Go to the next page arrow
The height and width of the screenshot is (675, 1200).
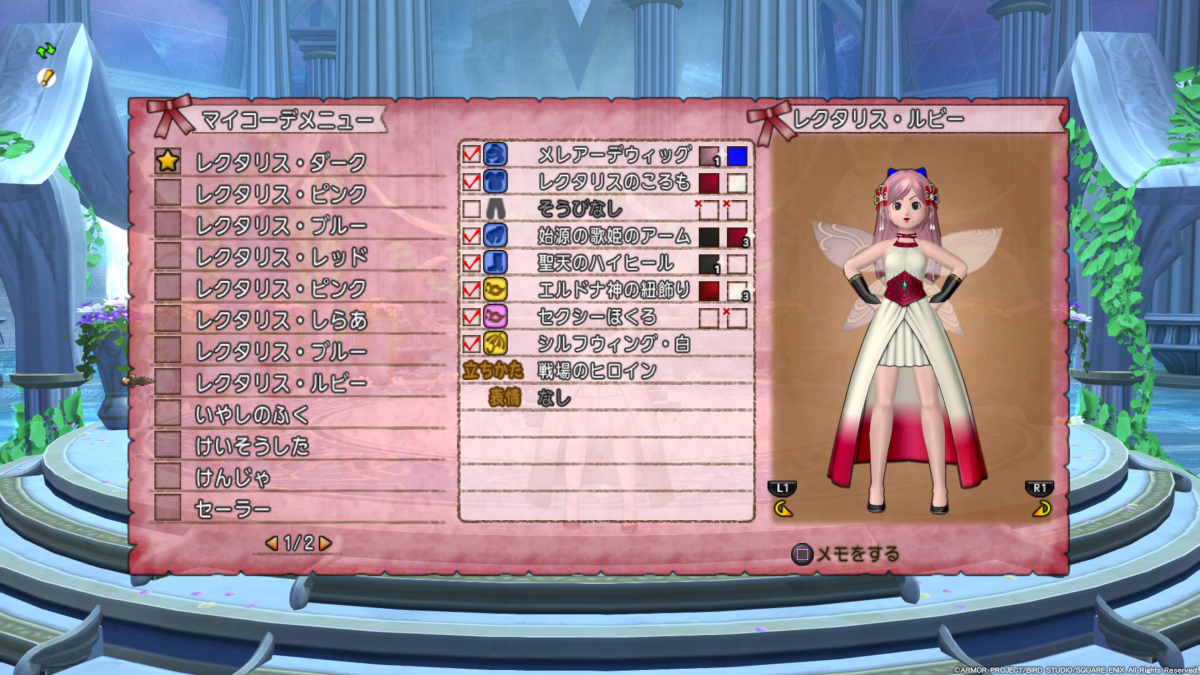[325, 543]
